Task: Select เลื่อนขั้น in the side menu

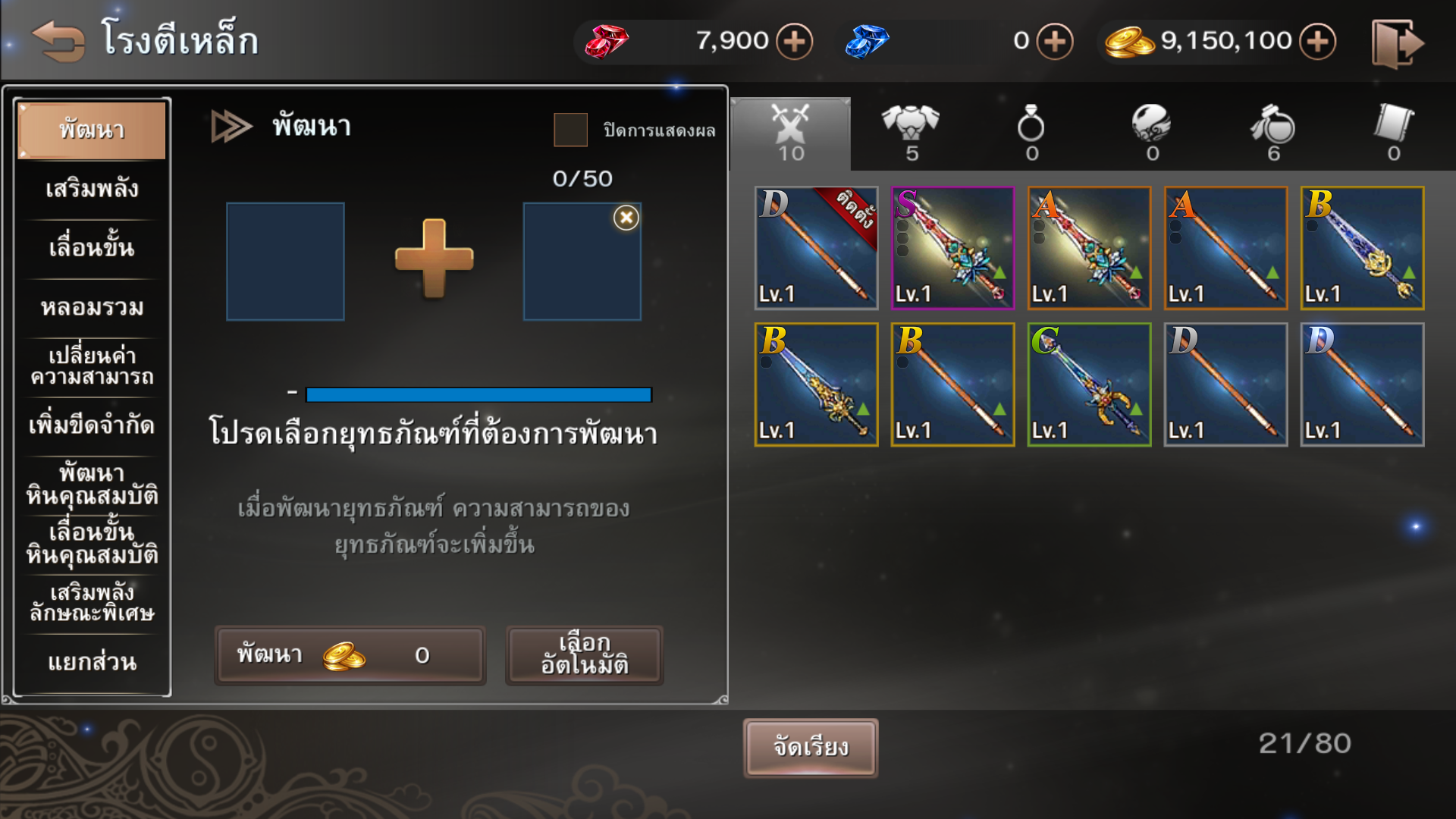Action: [92, 248]
